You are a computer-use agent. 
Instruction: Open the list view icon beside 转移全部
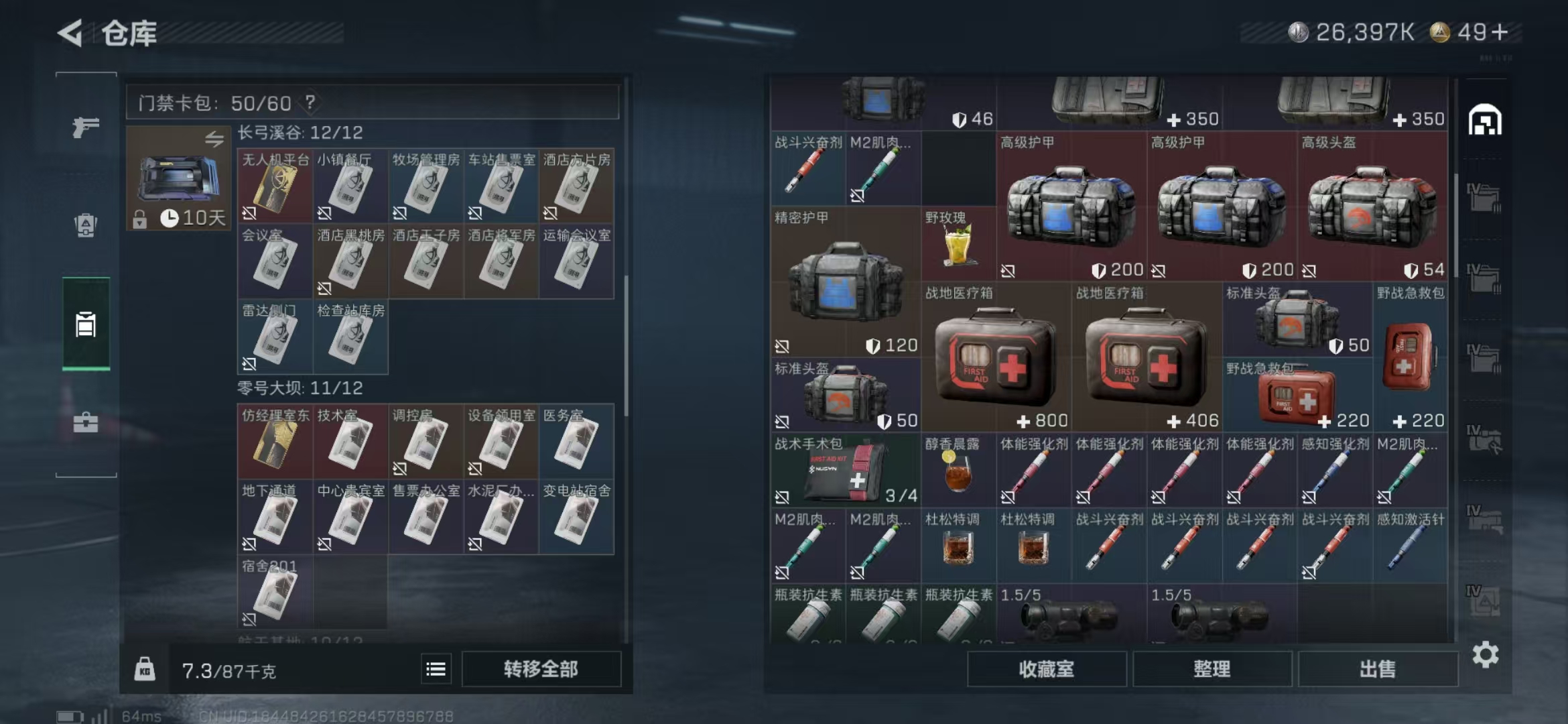[x=437, y=668]
